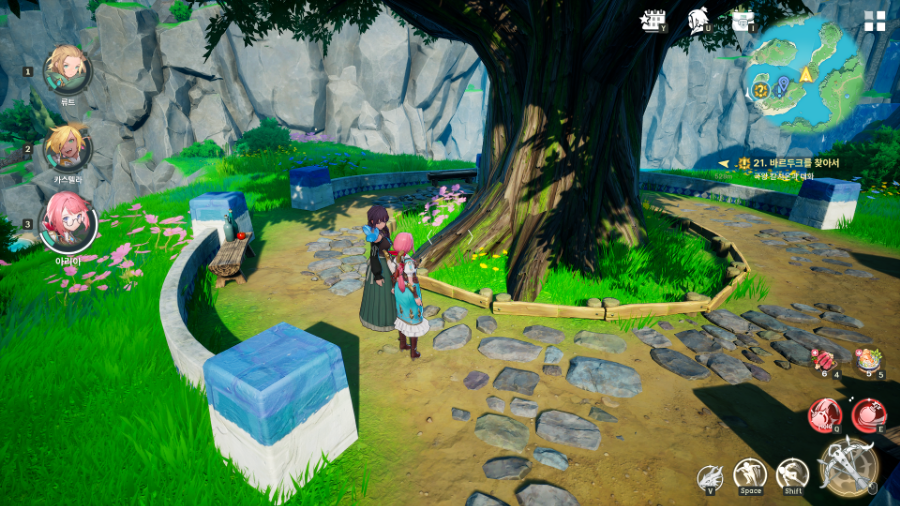
Task: Switch to party member 카스텔라
Action: coord(68,146)
